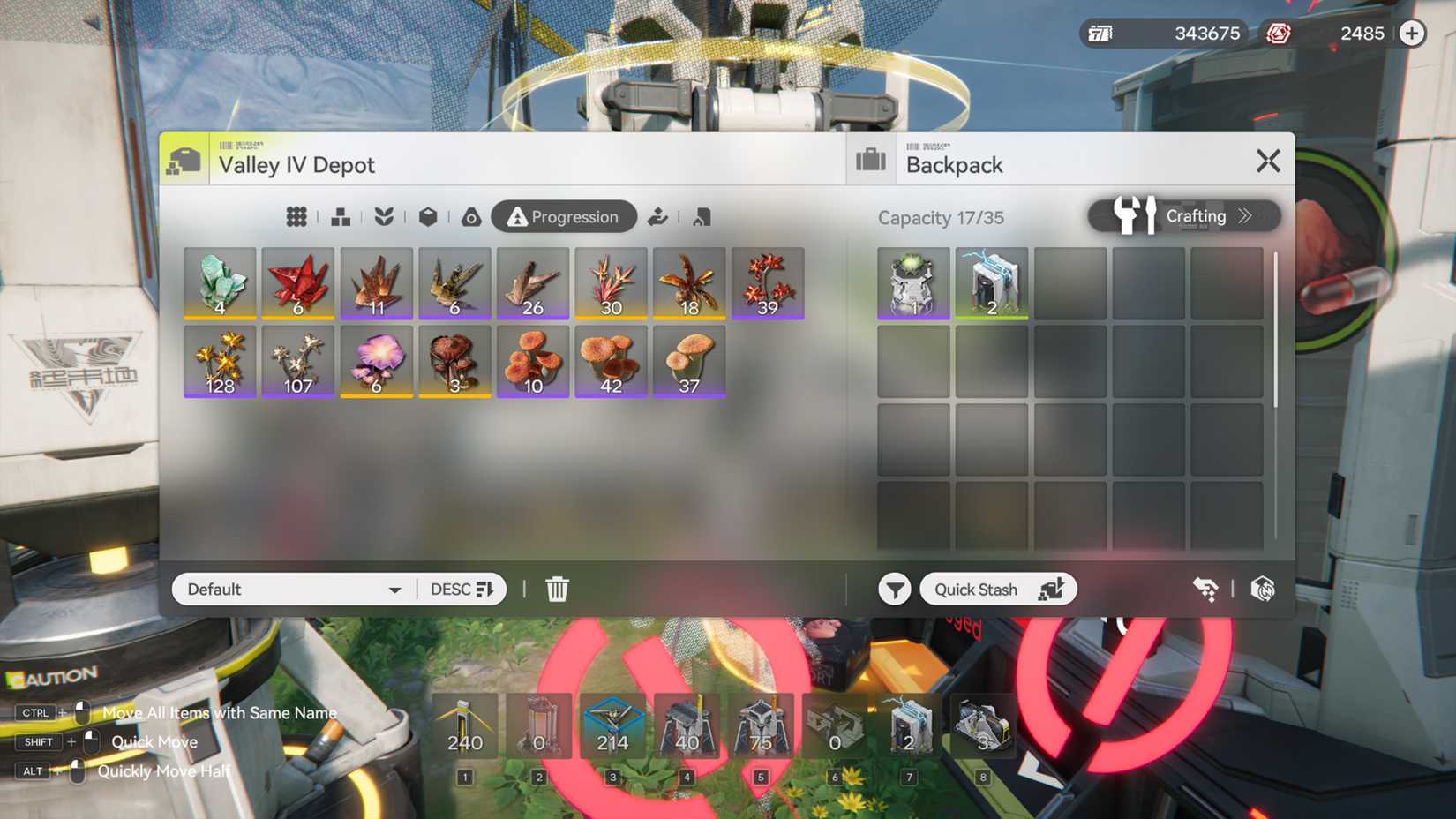Select the Valley IV Depot header
1456x819 pixels.
point(297,164)
